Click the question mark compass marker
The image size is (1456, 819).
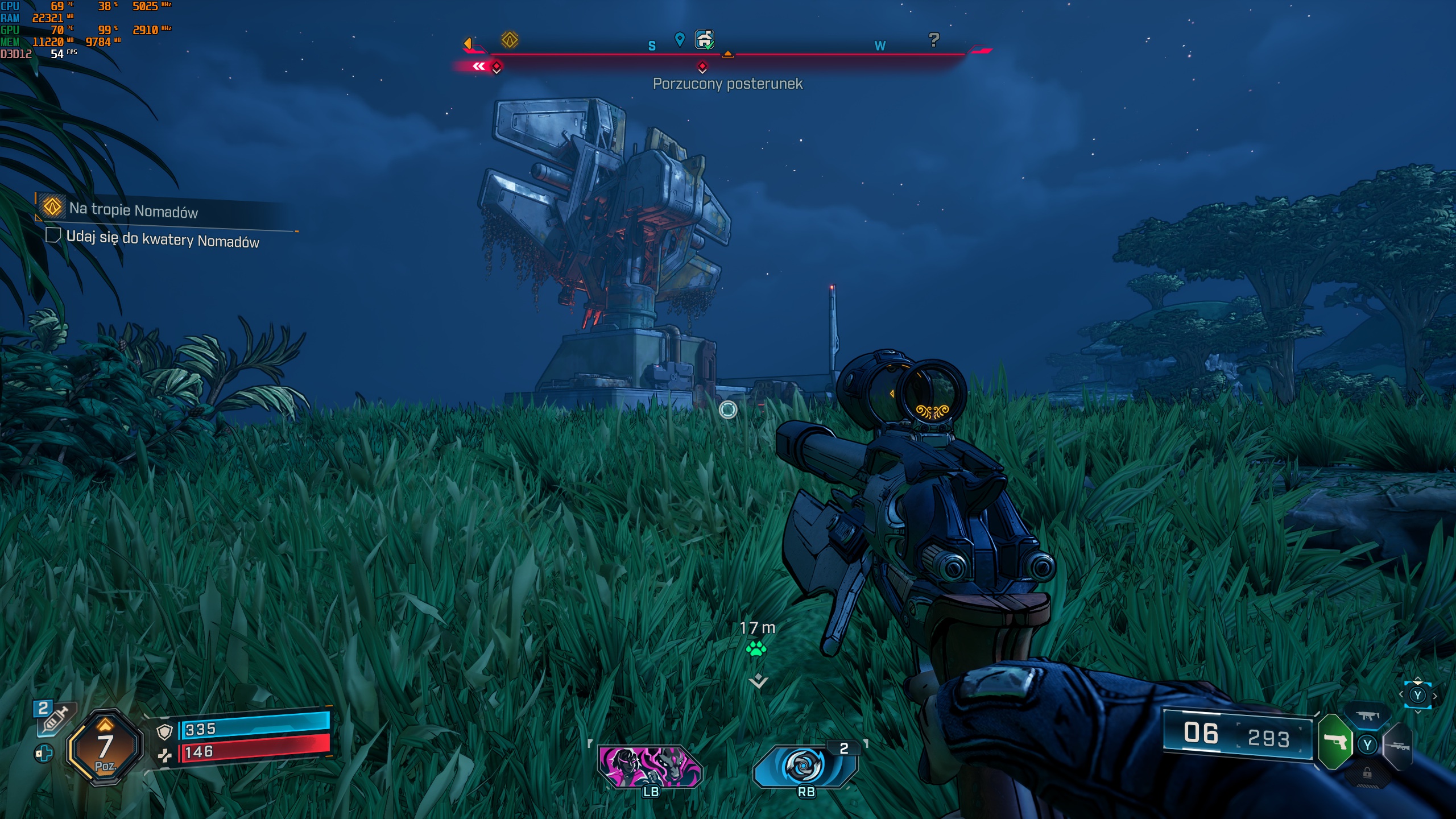coord(933,40)
